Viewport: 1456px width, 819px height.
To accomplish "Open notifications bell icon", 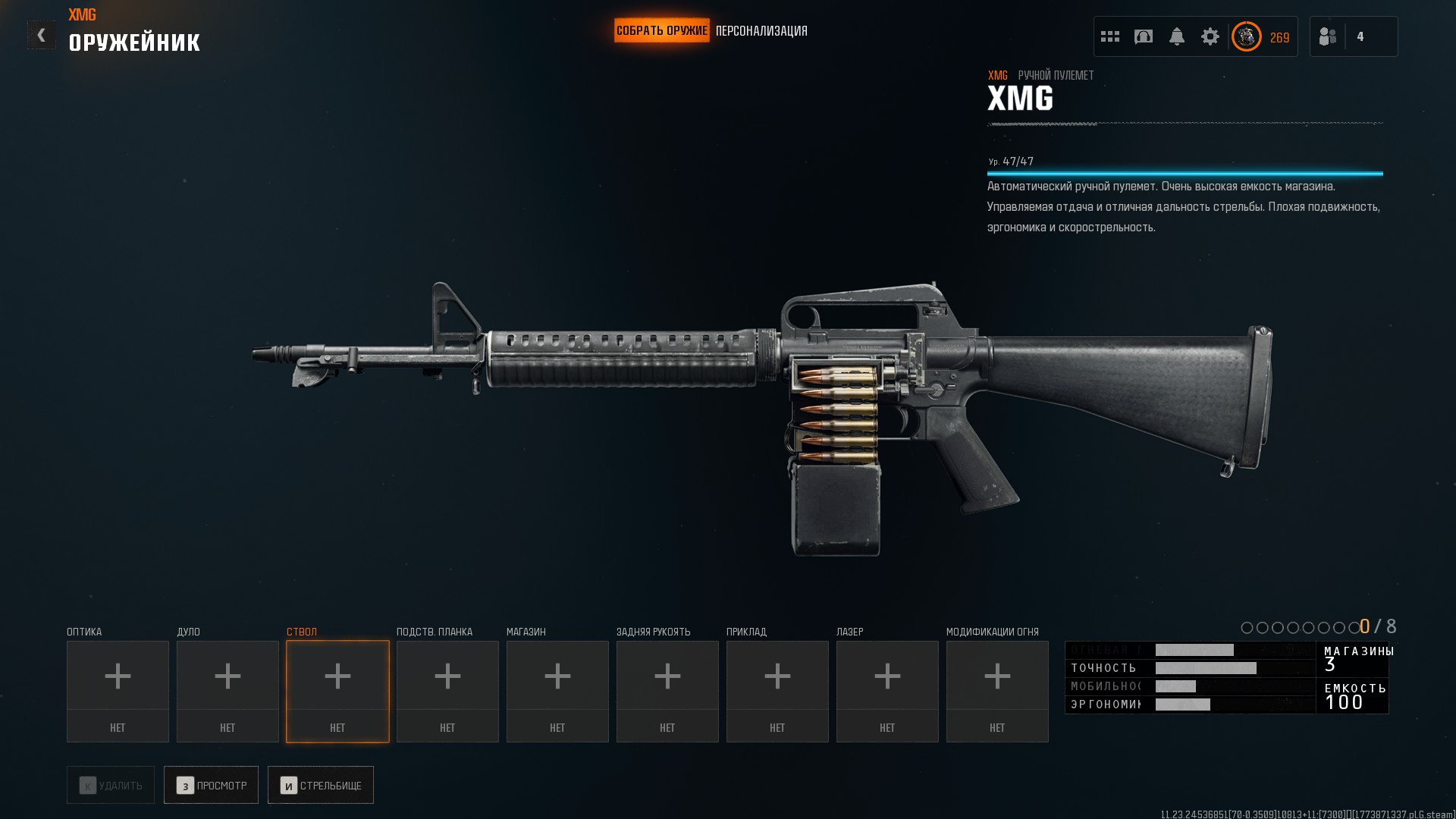I will (x=1176, y=36).
